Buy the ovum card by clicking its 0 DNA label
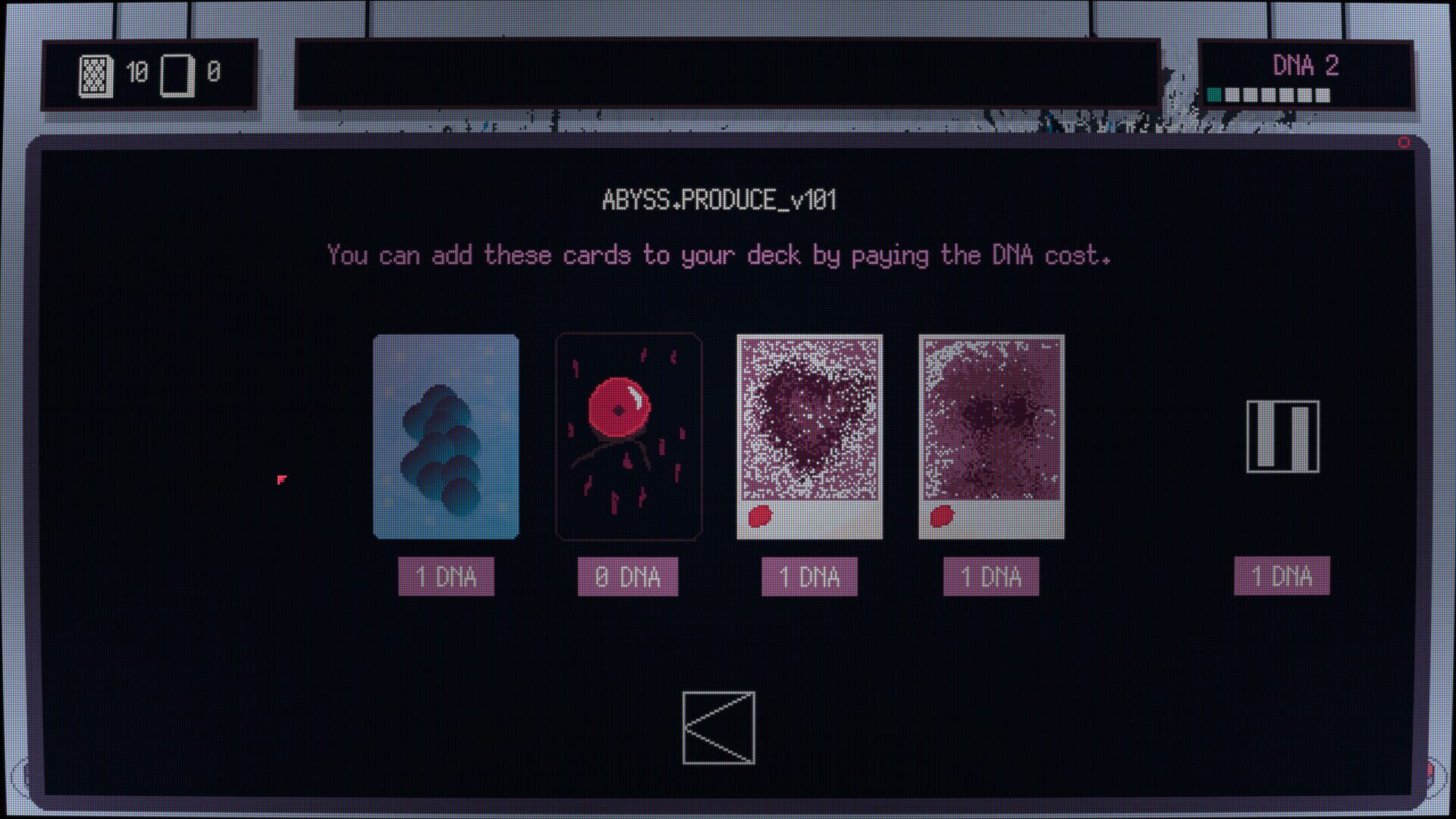Image resolution: width=1456 pixels, height=819 pixels. (628, 576)
